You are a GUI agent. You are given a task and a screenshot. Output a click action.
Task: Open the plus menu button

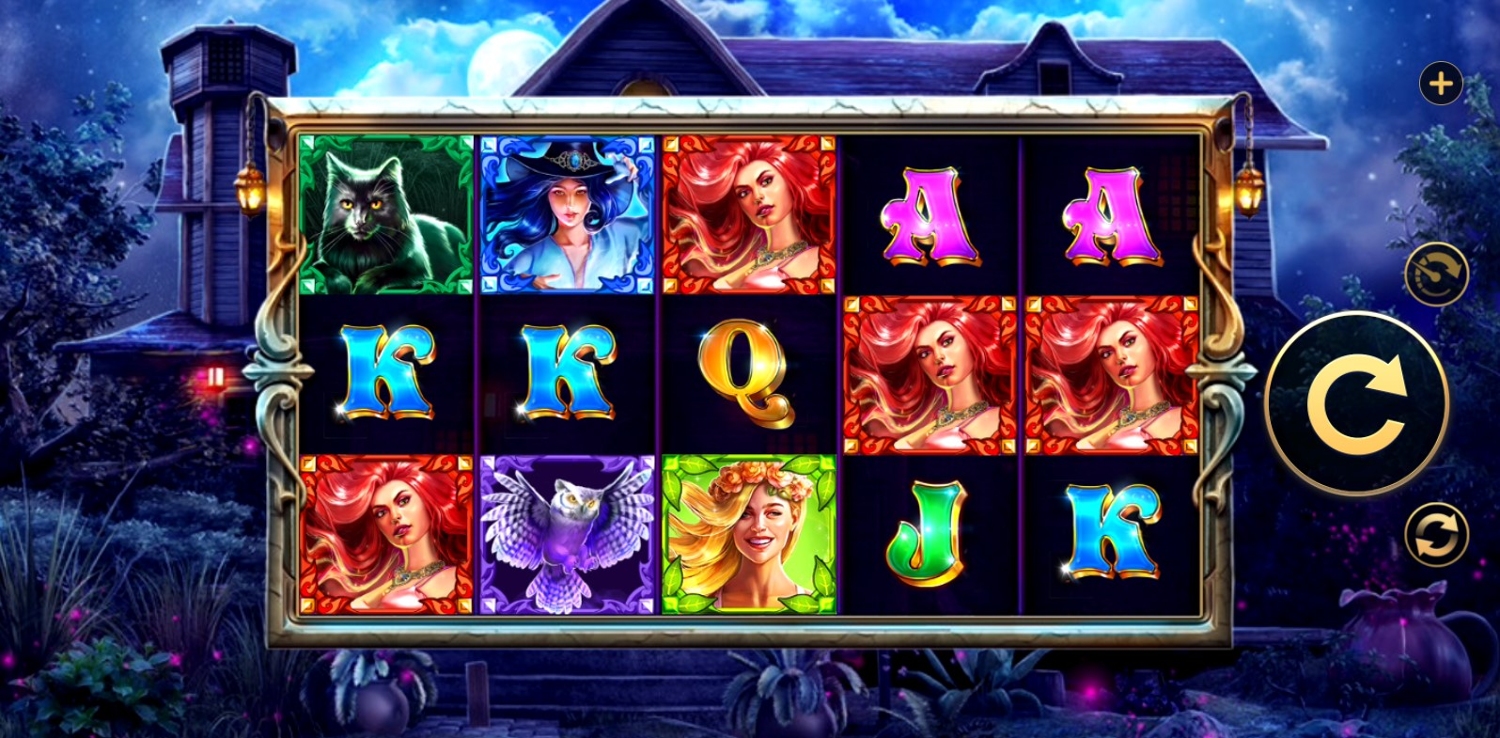[x=1440, y=84]
